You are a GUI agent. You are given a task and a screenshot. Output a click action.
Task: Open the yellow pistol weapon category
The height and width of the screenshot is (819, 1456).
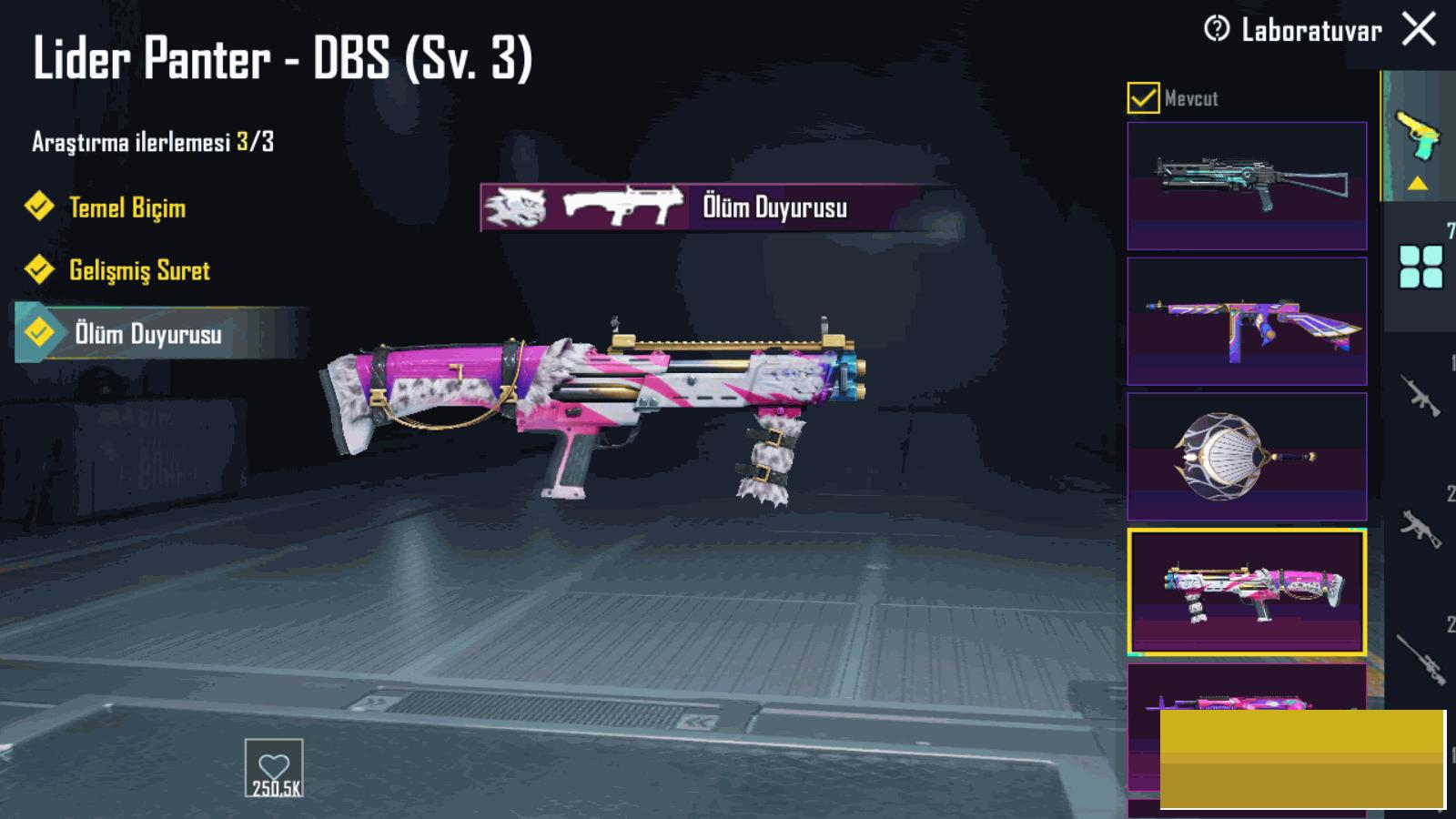point(1418,136)
